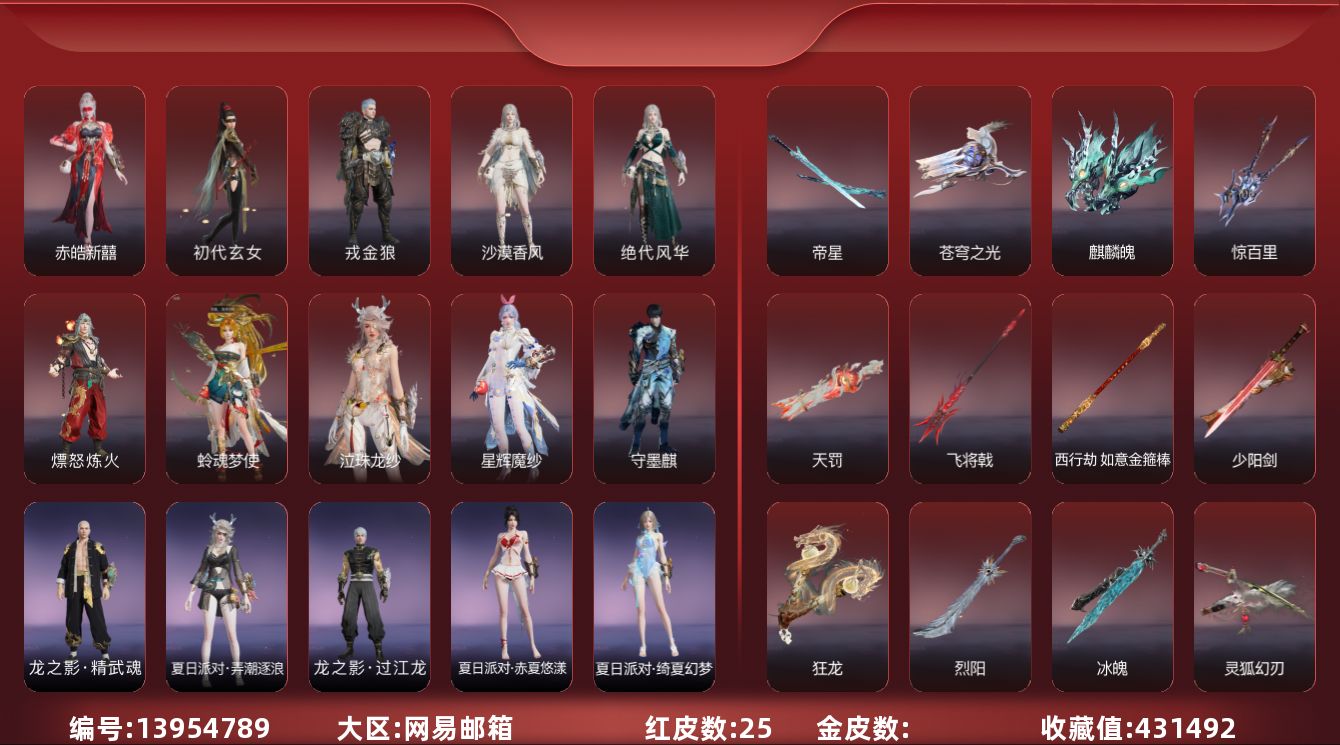Open the 守墨麒 skin card

(654, 388)
